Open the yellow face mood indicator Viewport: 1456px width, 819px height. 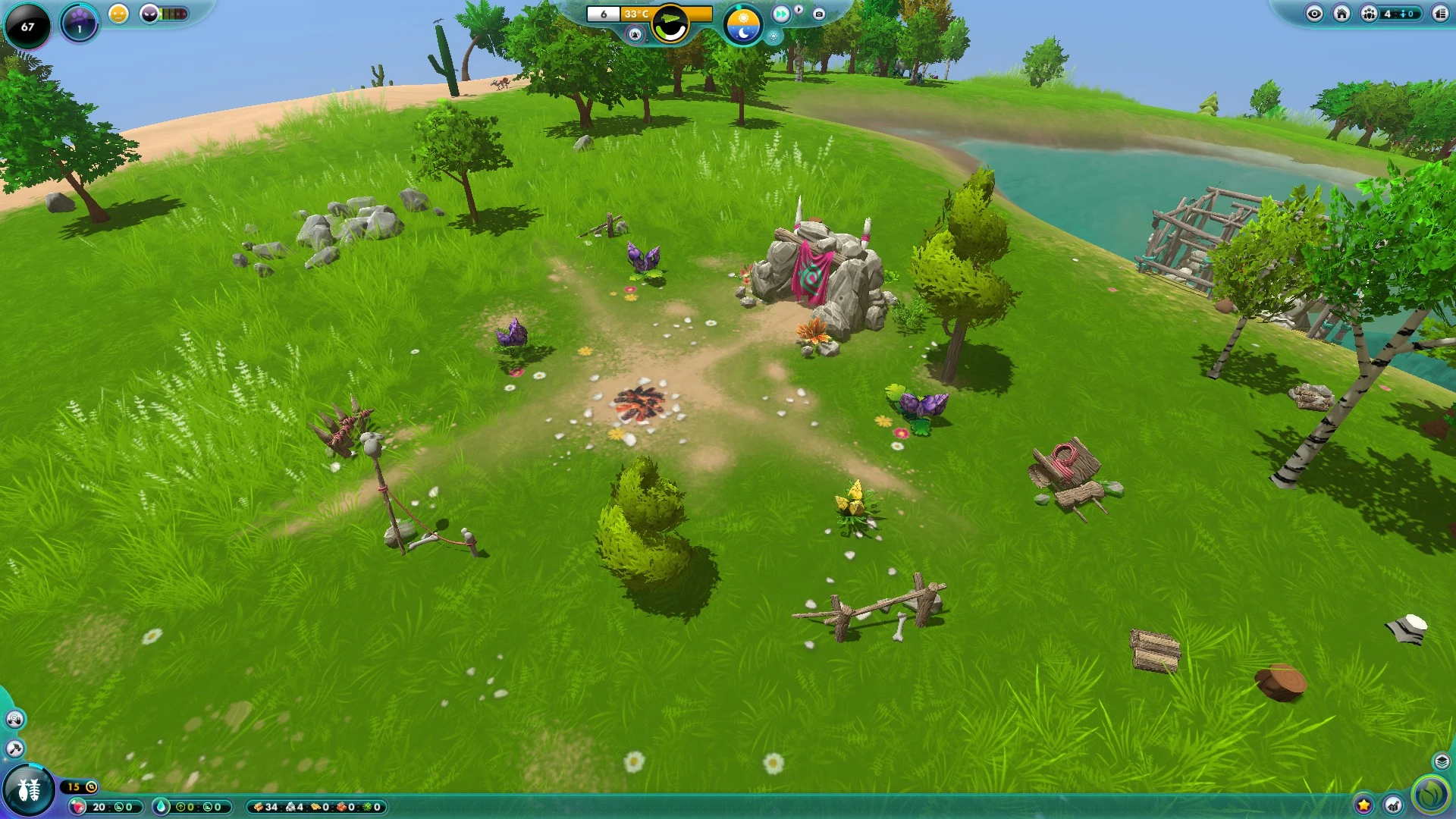click(x=118, y=14)
